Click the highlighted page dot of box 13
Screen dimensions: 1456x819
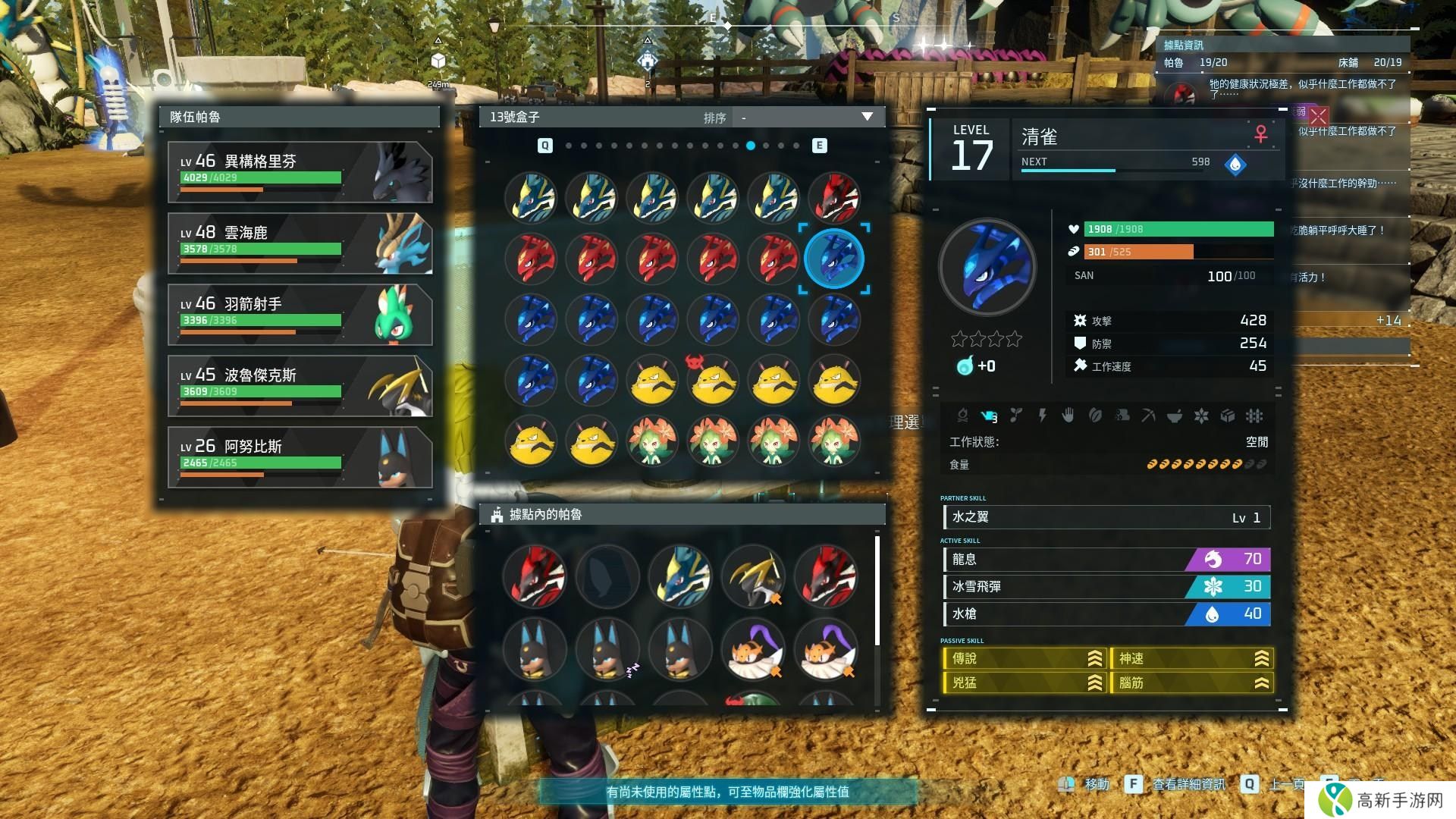(750, 146)
